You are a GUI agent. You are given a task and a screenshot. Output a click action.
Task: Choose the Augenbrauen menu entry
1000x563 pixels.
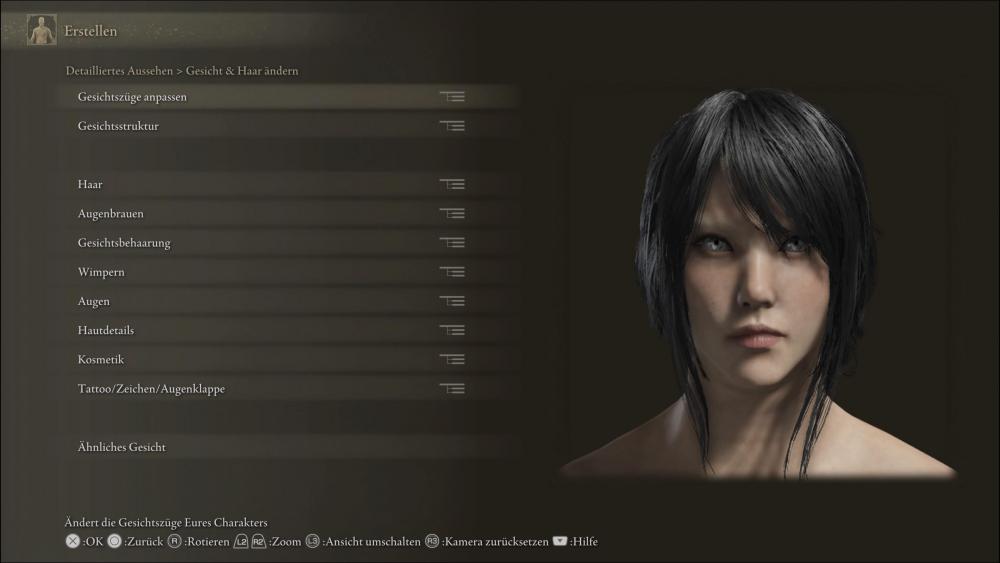(110, 214)
